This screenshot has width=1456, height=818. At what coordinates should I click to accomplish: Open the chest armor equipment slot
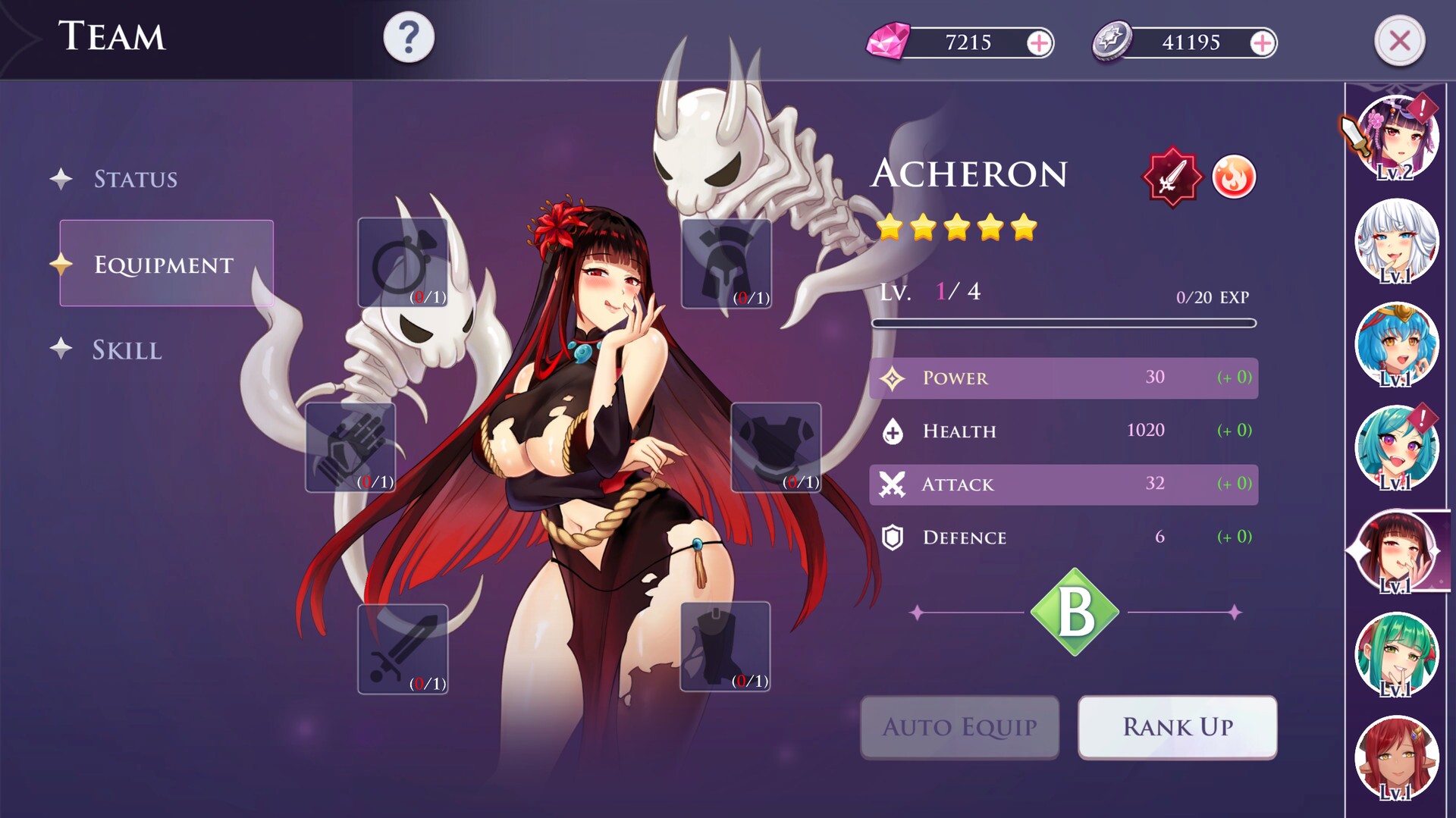pyautogui.click(x=775, y=447)
